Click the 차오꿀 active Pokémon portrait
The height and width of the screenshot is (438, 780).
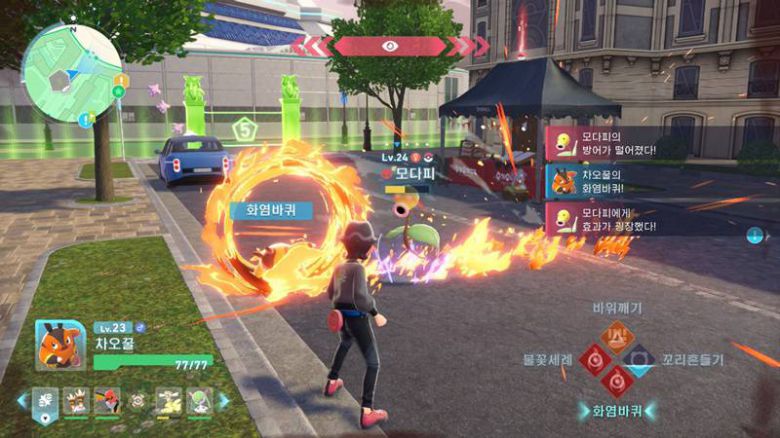click(x=59, y=344)
